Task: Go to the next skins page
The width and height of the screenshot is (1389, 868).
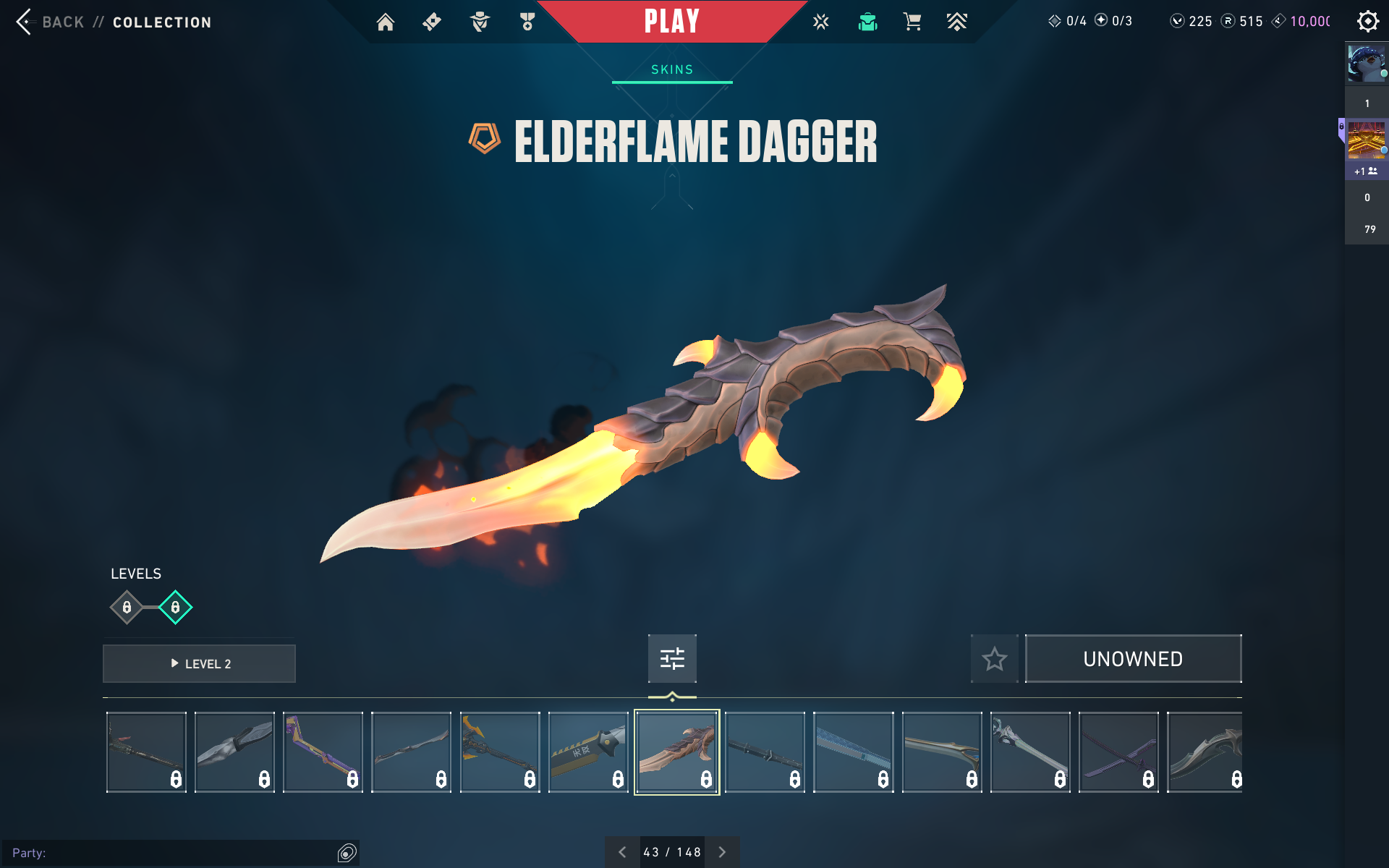Action: (722, 852)
